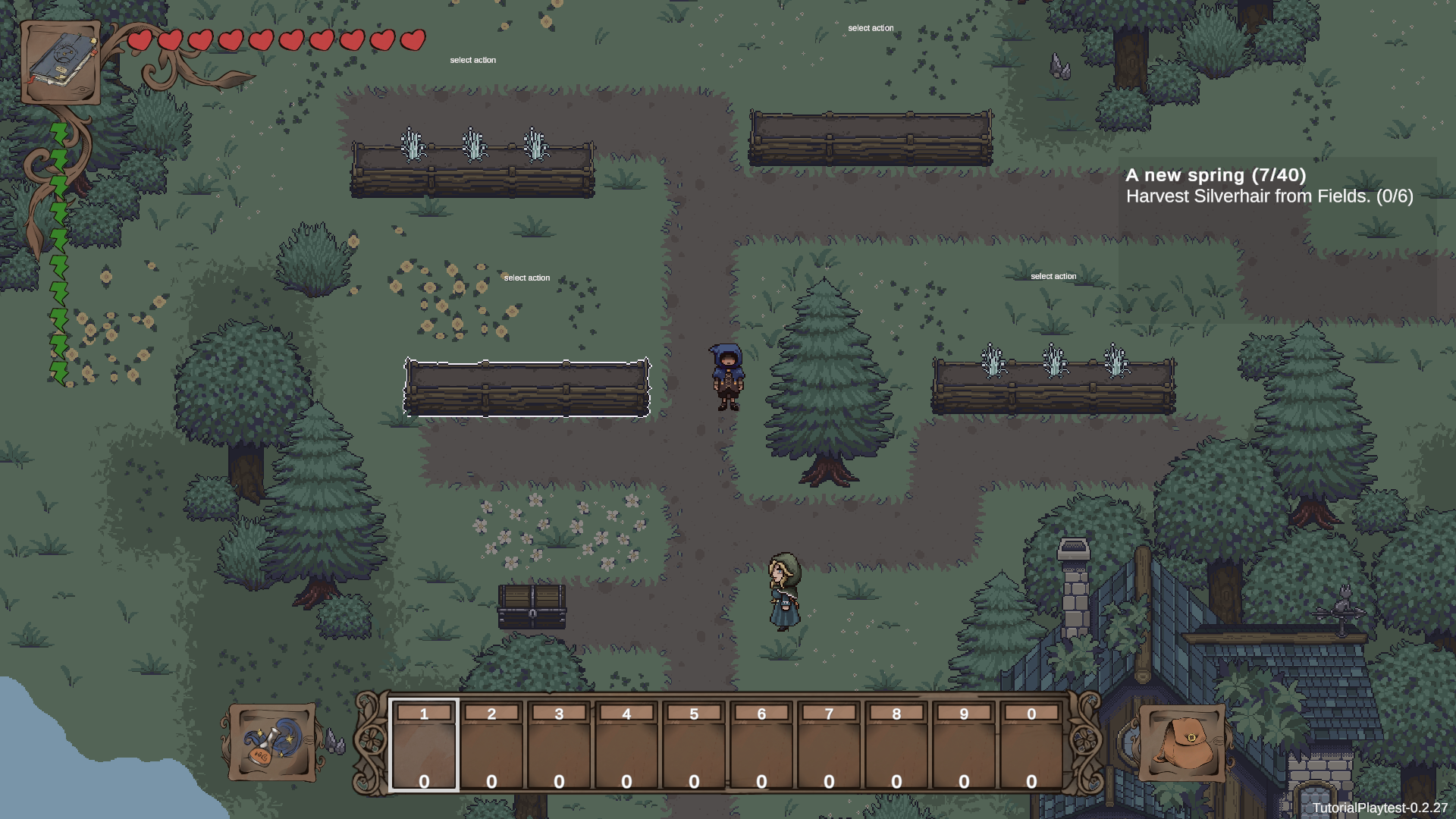Viewport: 1456px width, 819px height.
Task: Select hotbar slot number 5
Action: tap(694, 746)
